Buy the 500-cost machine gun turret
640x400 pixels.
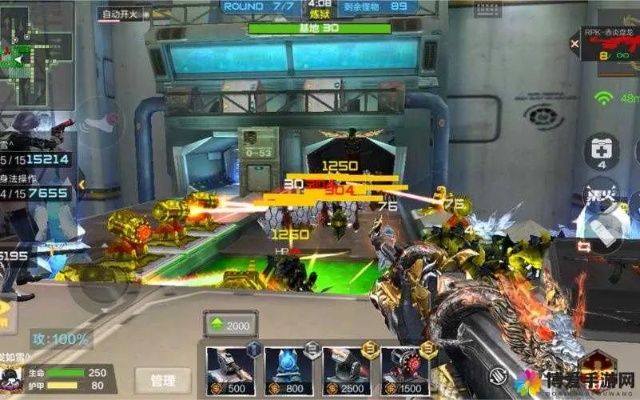click(x=229, y=371)
